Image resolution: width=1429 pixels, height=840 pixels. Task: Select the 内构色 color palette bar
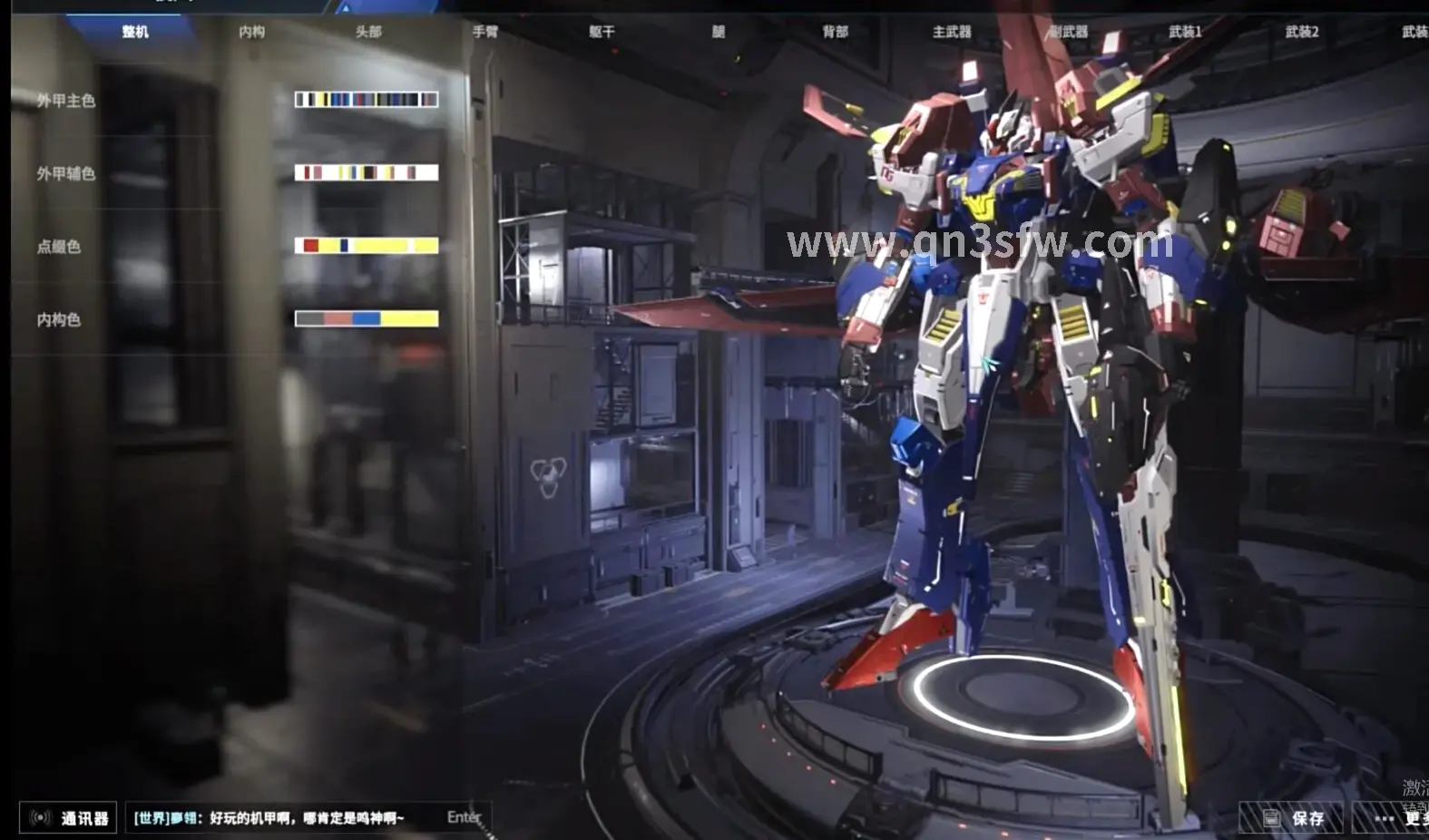tap(367, 318)
